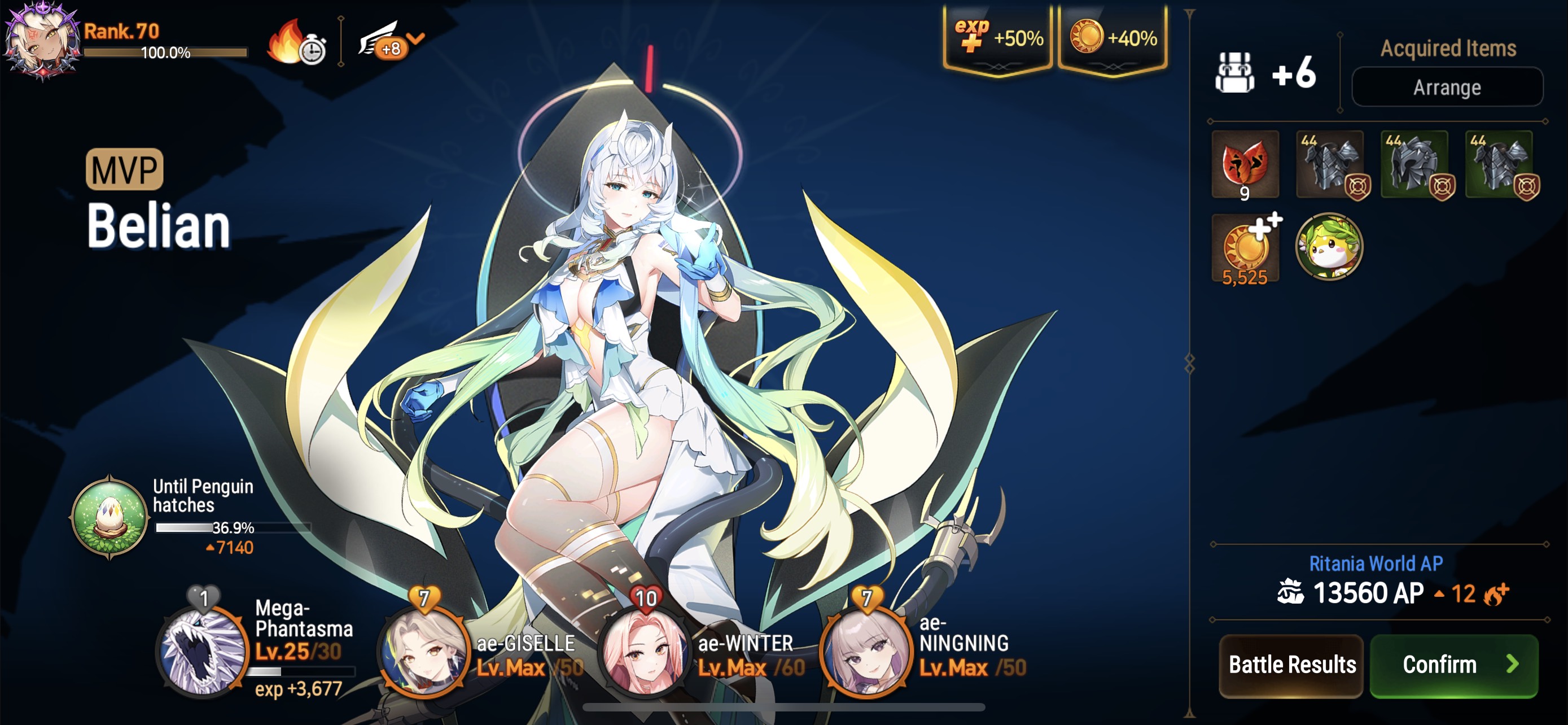Select the first level 44 equipment drop
This screenshot has width=1568, height=725.
pos(1330,165)
